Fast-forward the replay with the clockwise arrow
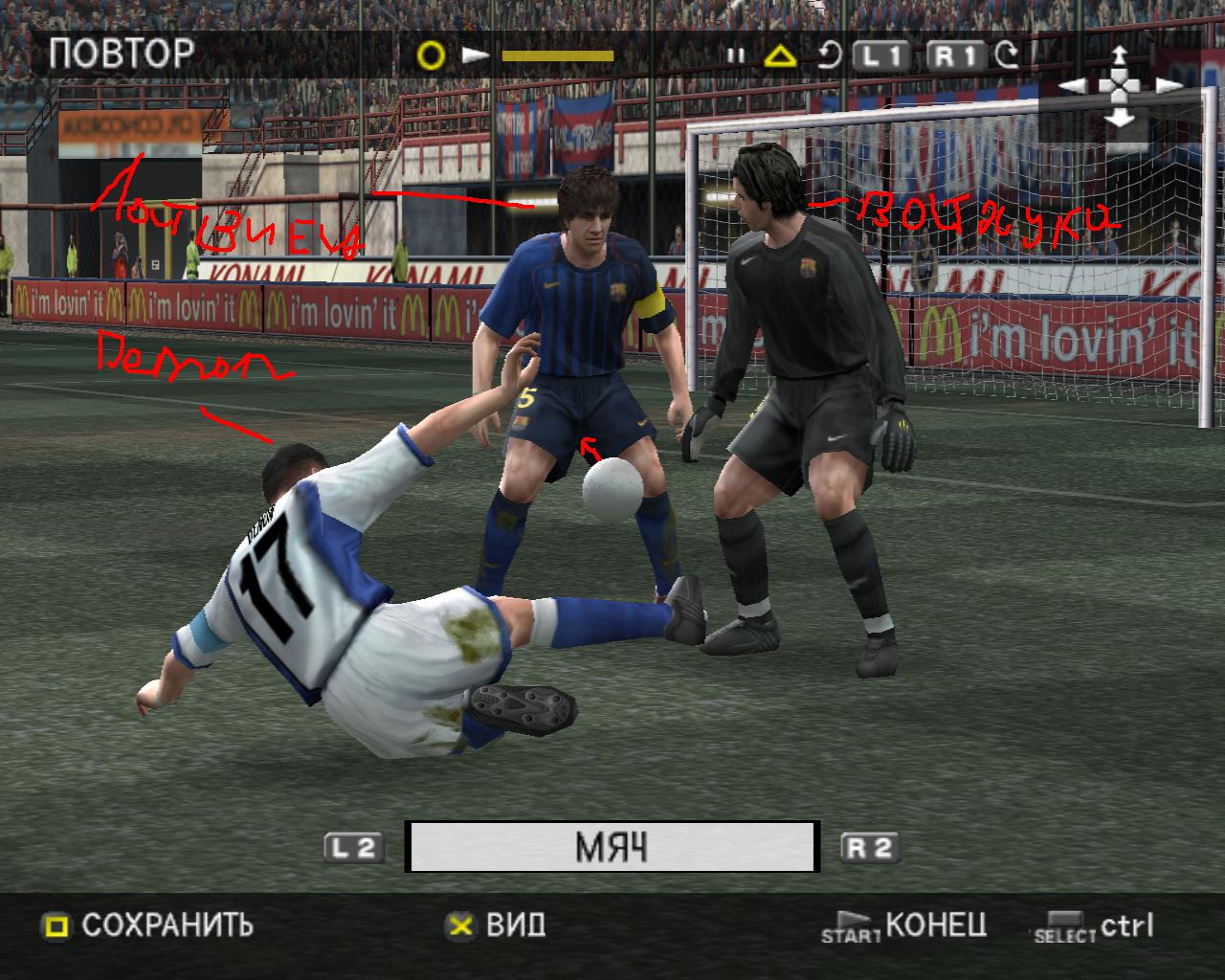The height and width of the screenshot is (980, 1225). [x=1007, y=56]
